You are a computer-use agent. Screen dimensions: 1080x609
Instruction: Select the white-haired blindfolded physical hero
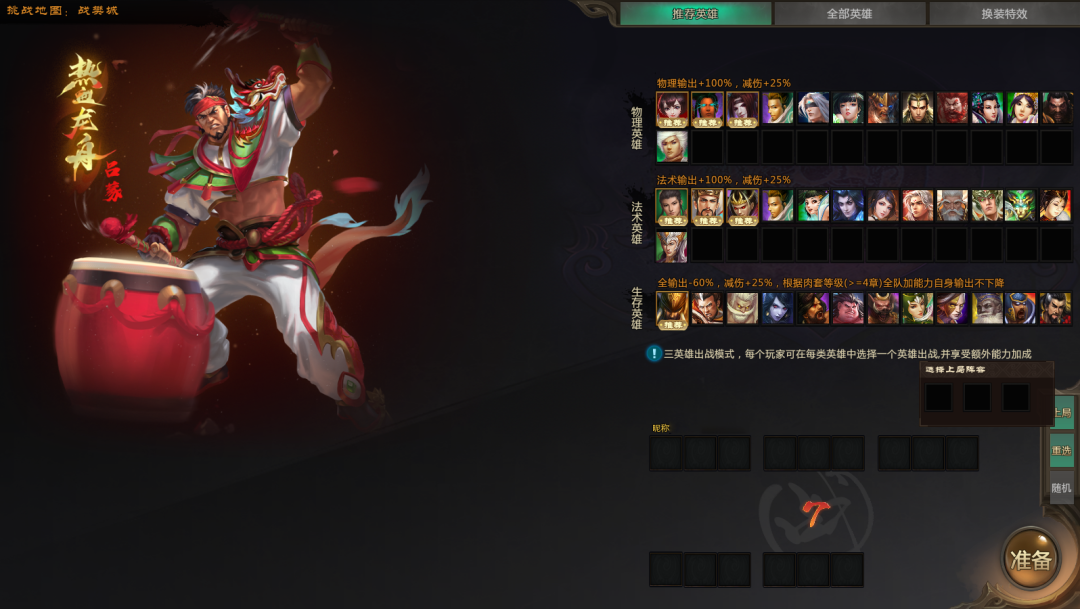pos(812,108)
